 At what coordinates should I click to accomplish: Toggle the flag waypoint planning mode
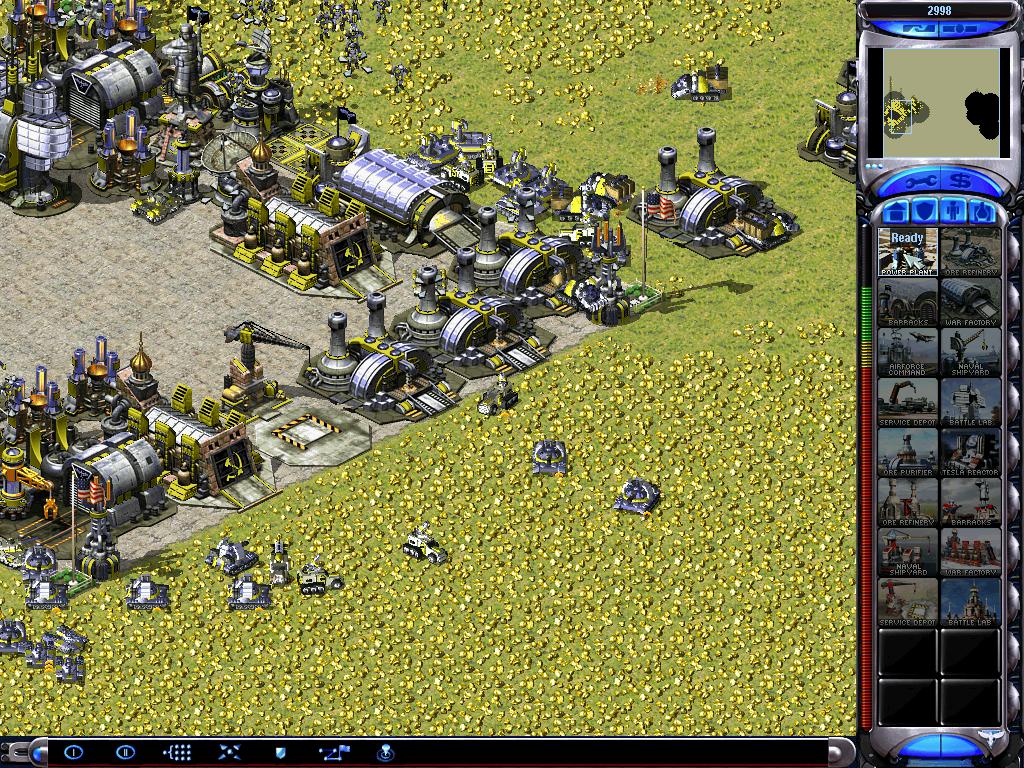(x=332, y=752)
